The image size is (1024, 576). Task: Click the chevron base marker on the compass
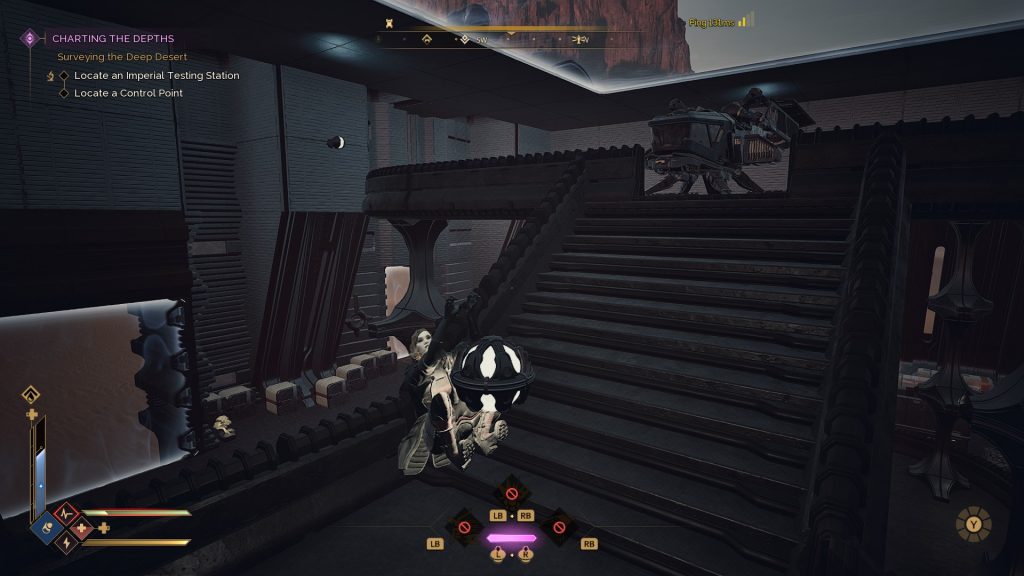(427, 40)
